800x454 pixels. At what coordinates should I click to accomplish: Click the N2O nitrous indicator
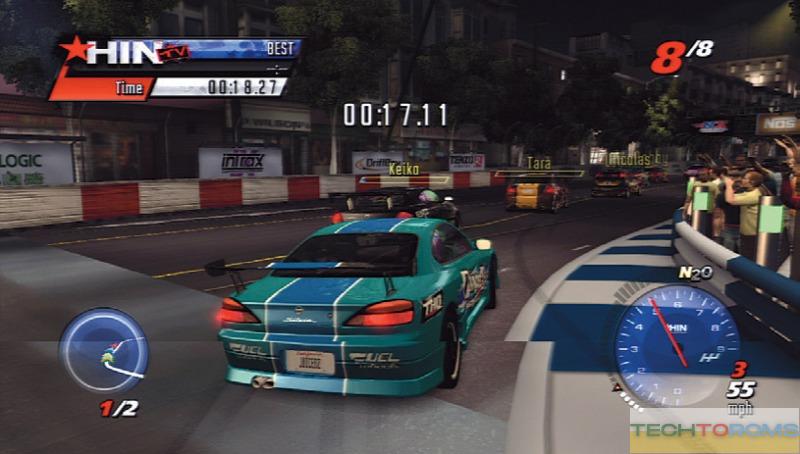click(694, 271)
